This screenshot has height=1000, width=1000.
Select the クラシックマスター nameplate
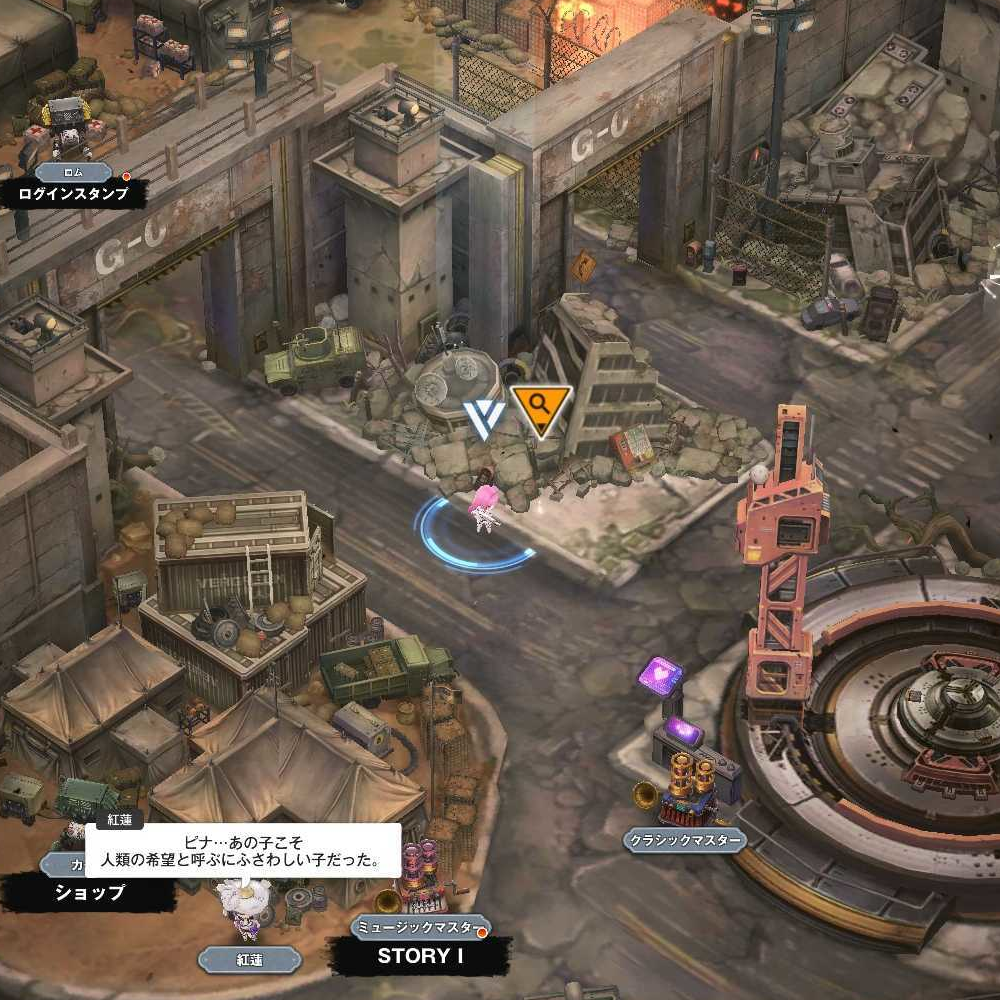point(685,840)
